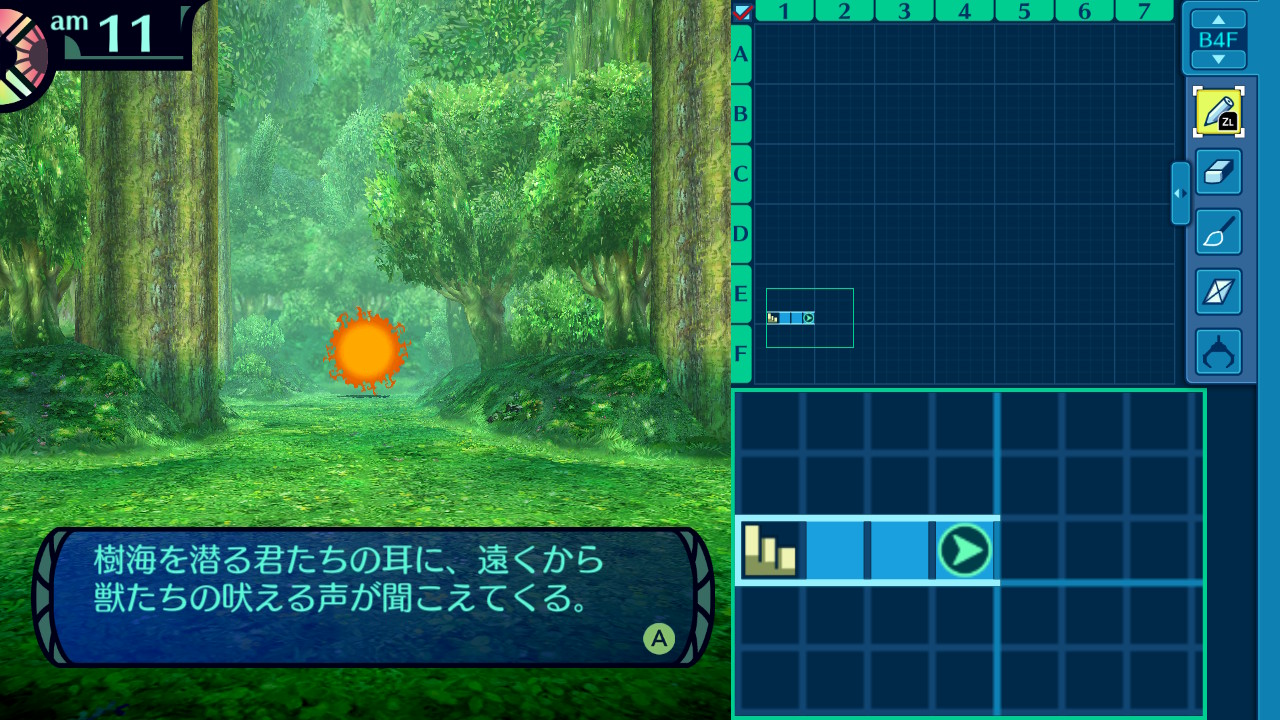This screenshot has width=1280, height=720.
Task: Select the pencil drawing tool
Action: (x=1218, y=112)
